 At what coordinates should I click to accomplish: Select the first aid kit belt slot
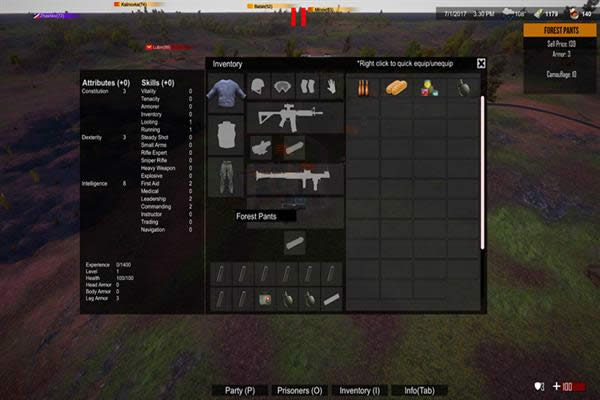point(266,298)
